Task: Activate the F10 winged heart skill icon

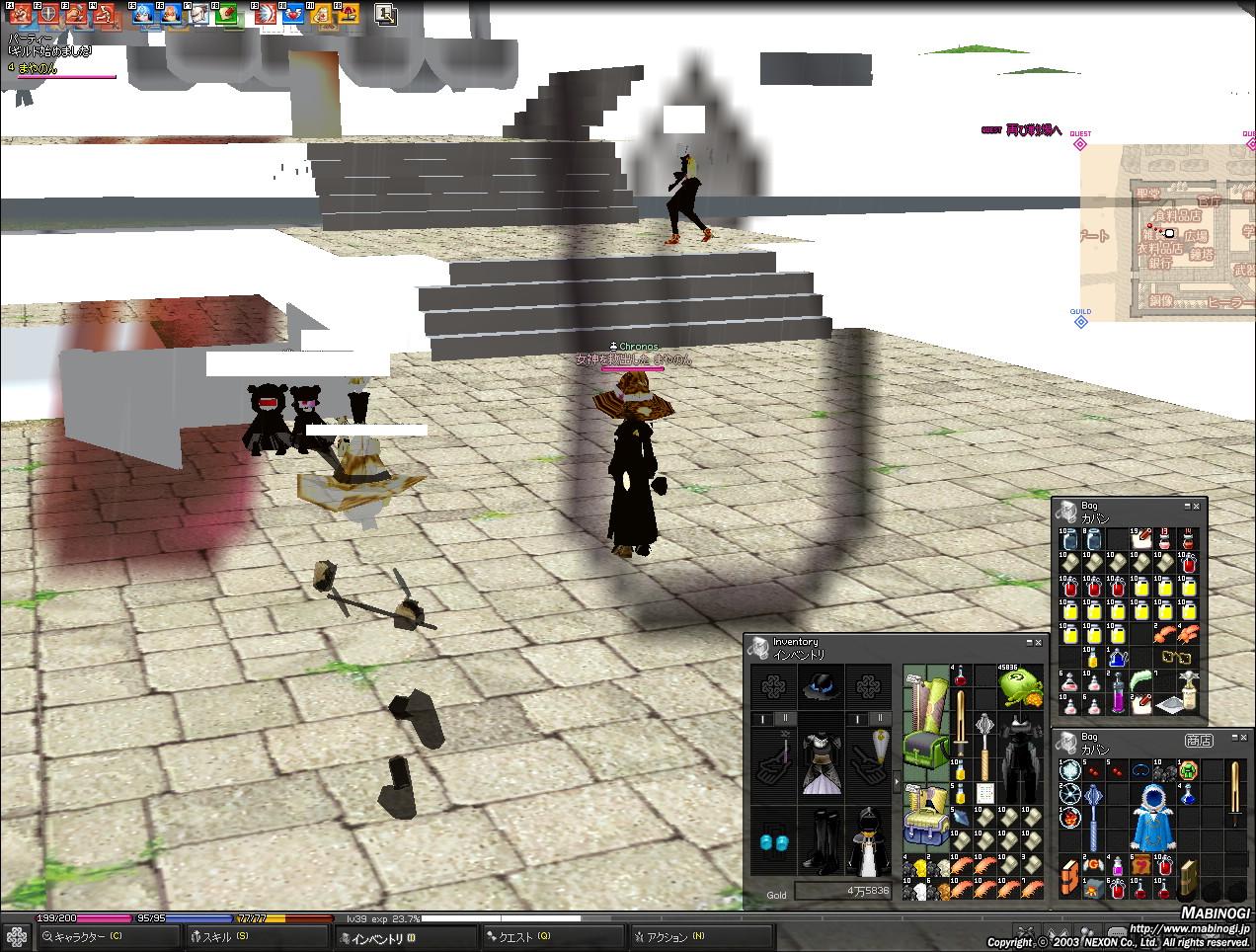Action: (x=292, y=15)
